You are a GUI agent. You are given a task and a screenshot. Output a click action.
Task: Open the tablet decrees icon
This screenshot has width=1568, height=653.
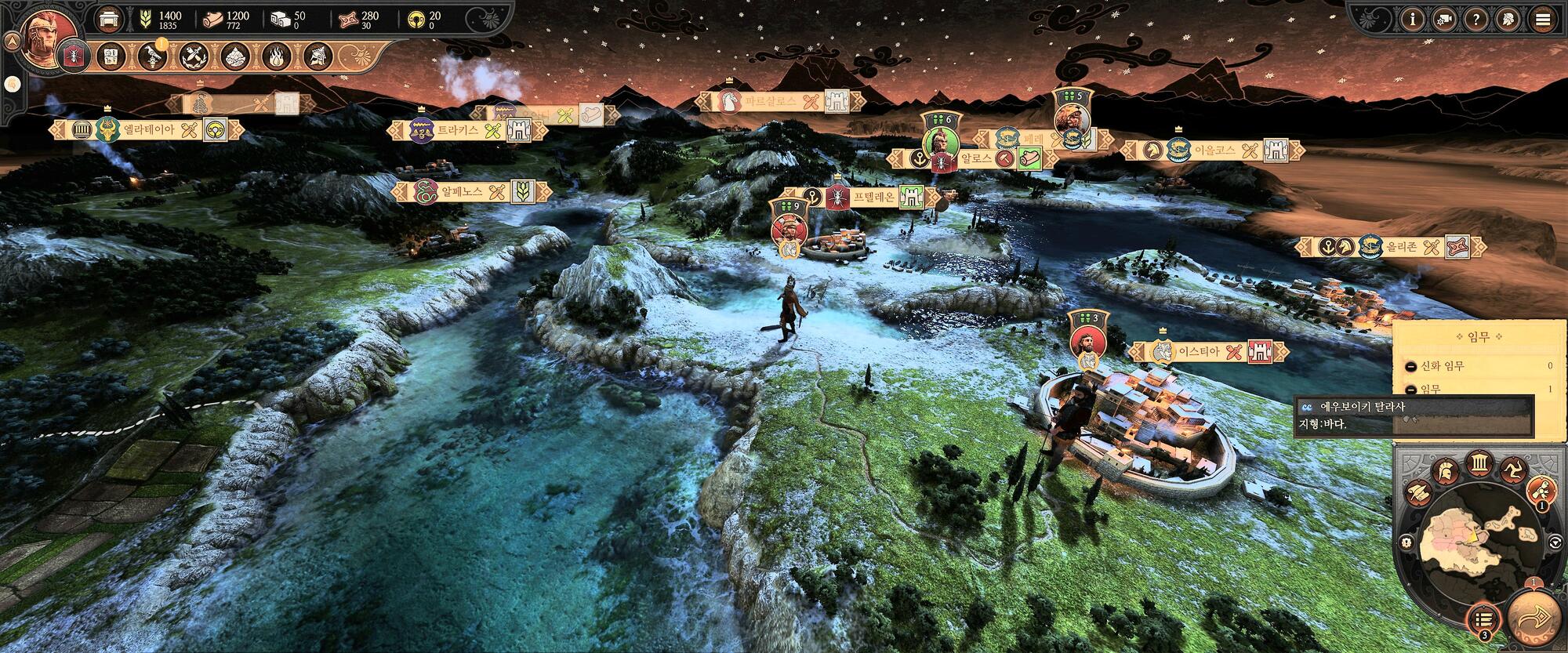point(112,56)
